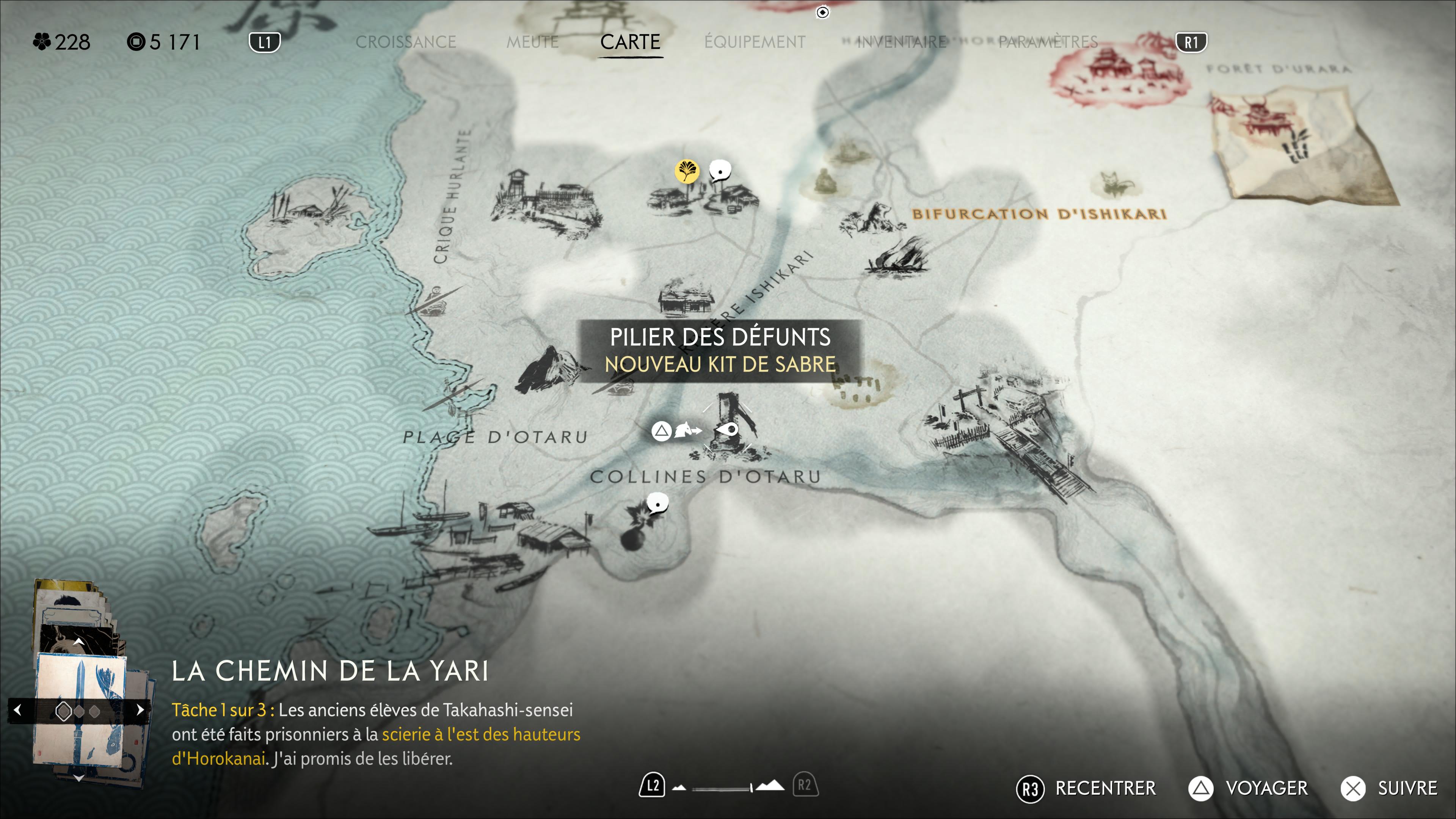Select the yellow ginkgo leaf map marker
This screenshot has width=1456, height=819.
(687, 171)
